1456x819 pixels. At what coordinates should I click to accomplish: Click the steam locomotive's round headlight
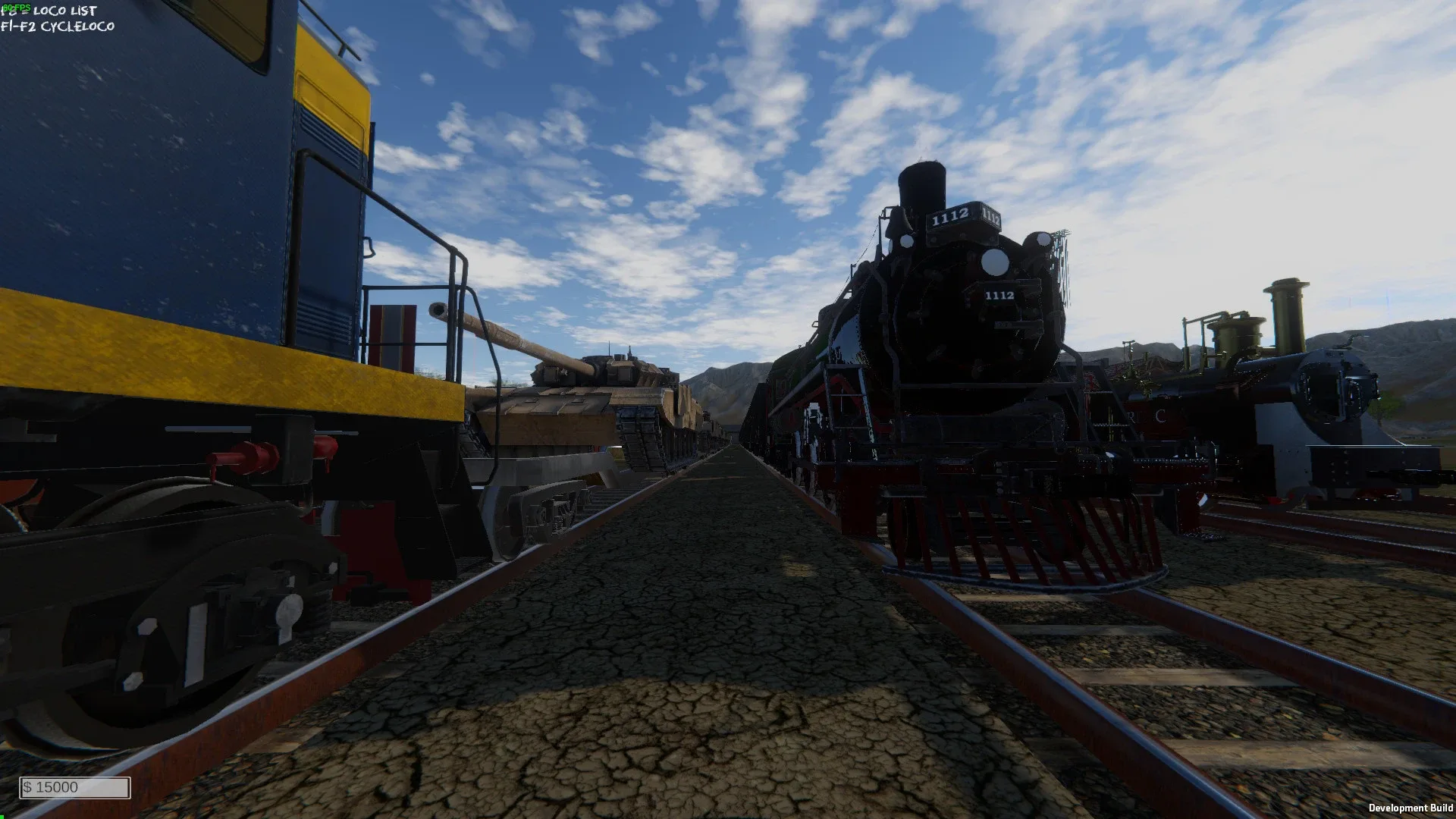click(x=994, y=262)
